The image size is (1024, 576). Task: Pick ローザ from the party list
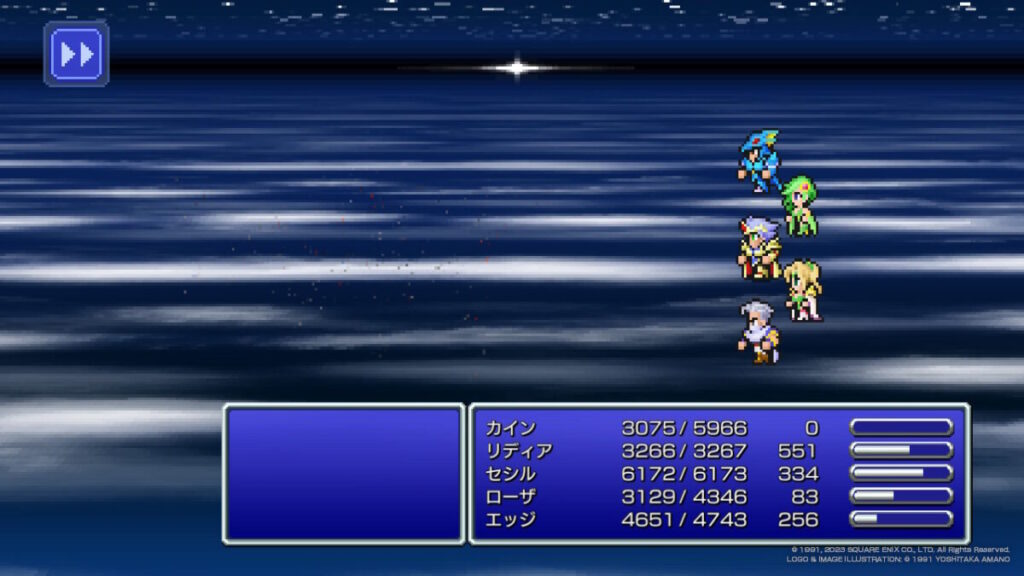click(511, 497)
